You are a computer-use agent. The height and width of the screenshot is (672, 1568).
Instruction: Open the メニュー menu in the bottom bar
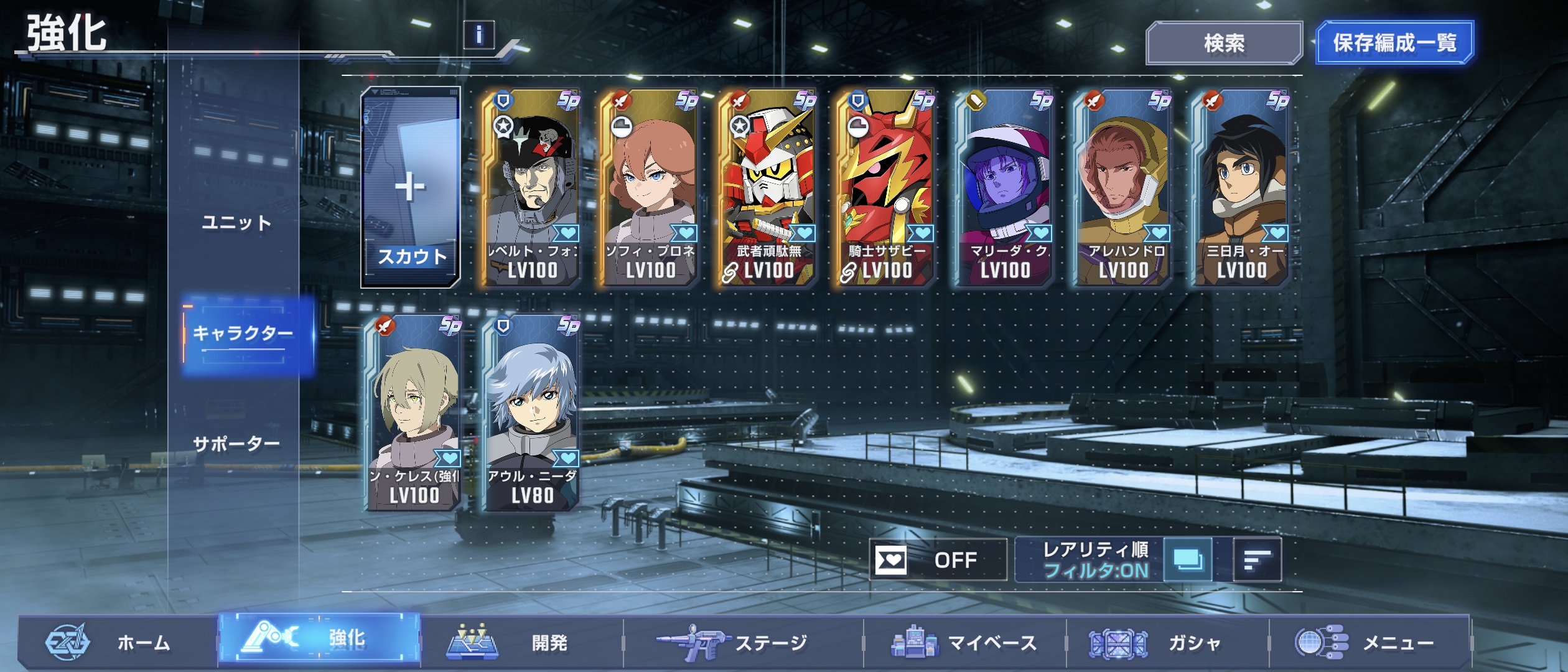[x=1369, y=642]
